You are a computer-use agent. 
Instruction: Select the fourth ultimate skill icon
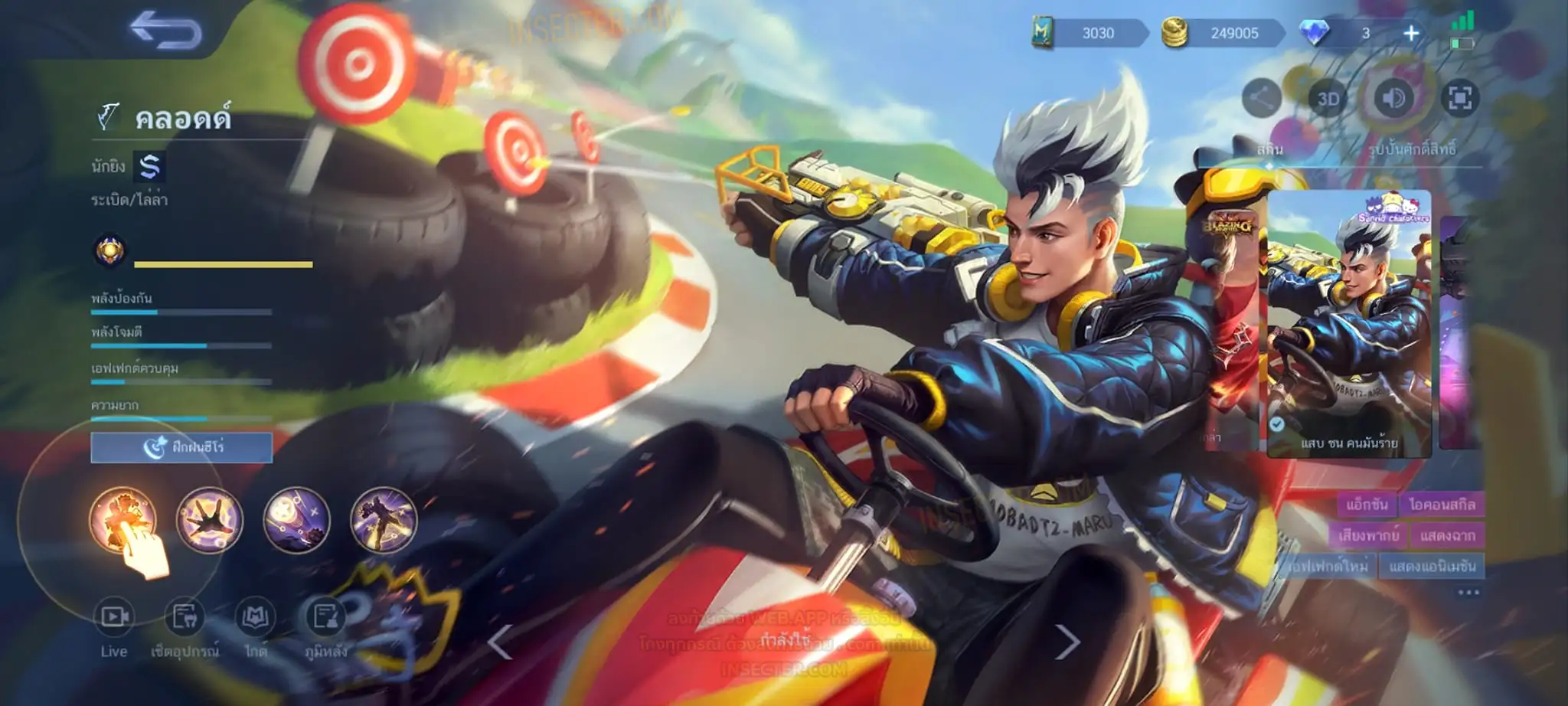(384, 521)
